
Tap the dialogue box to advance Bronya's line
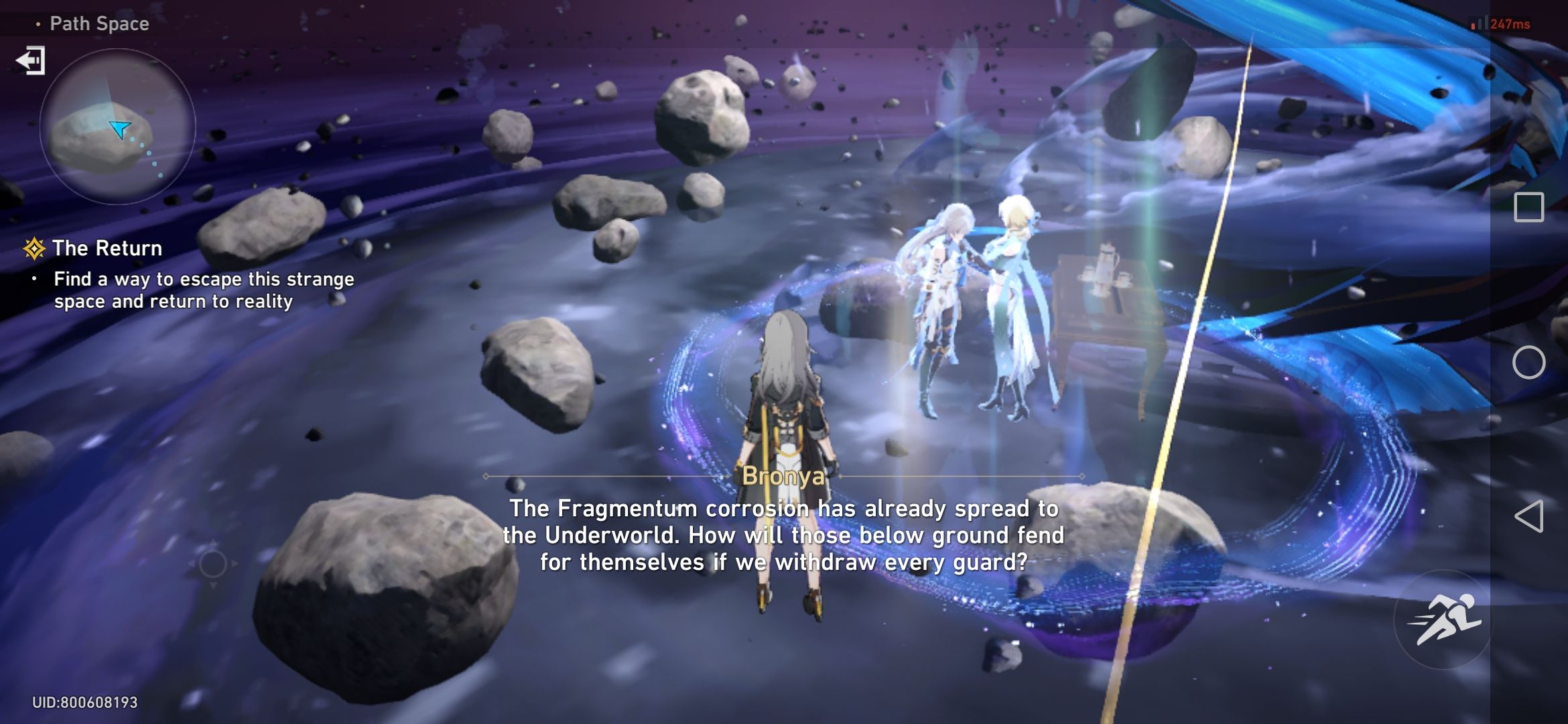tap(784, 536)
